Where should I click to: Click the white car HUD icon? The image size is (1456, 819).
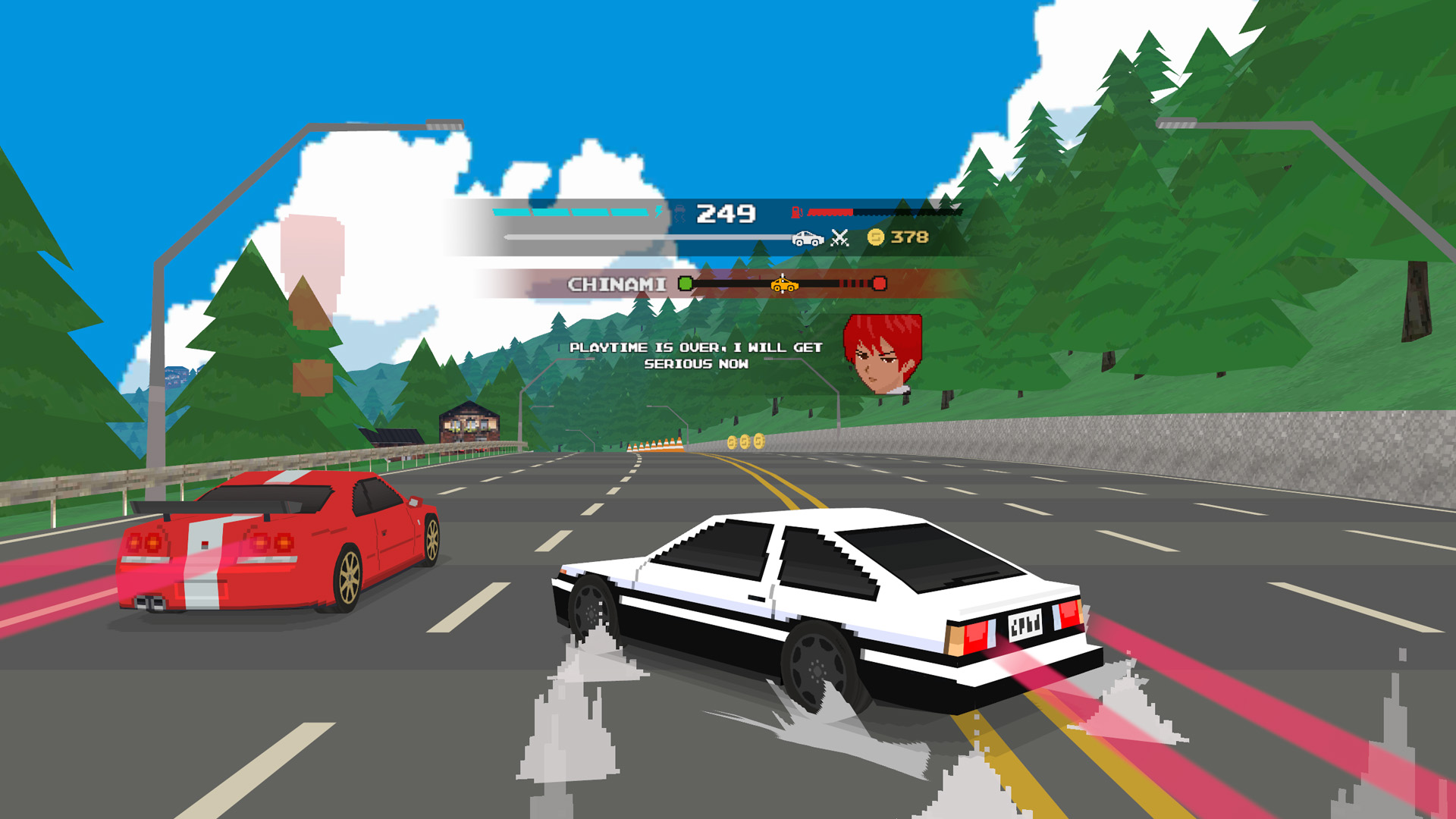(x=808, y=237)
